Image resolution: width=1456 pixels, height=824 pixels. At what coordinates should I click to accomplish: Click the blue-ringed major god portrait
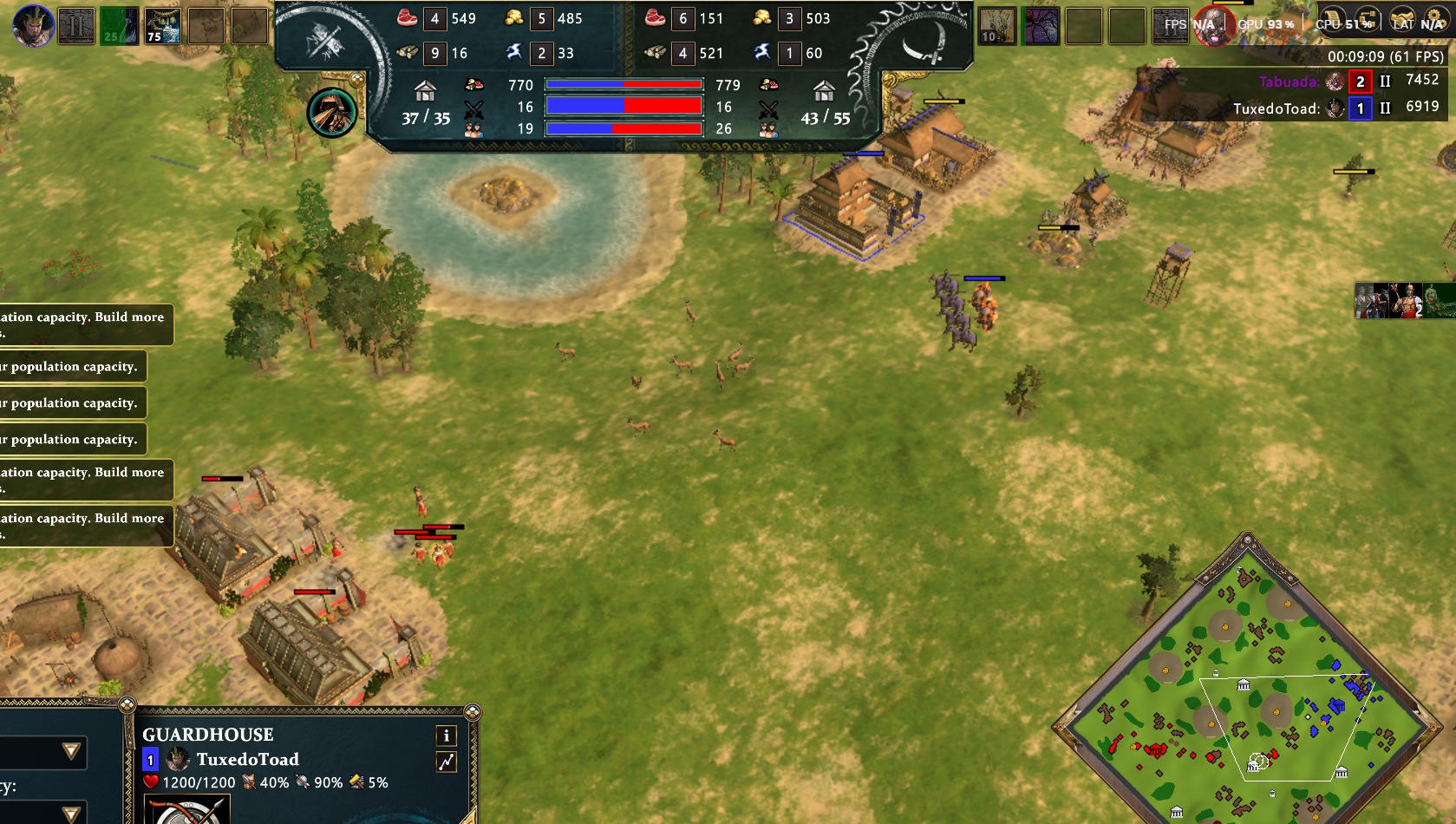click(34, 25)
